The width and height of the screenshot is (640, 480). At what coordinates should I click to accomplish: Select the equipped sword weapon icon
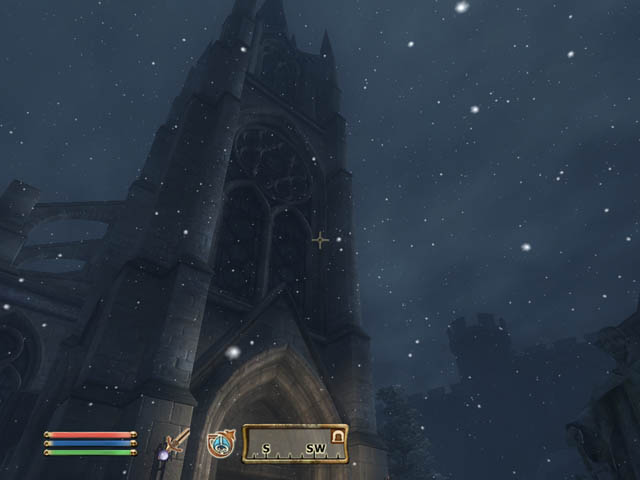(178, 442)
